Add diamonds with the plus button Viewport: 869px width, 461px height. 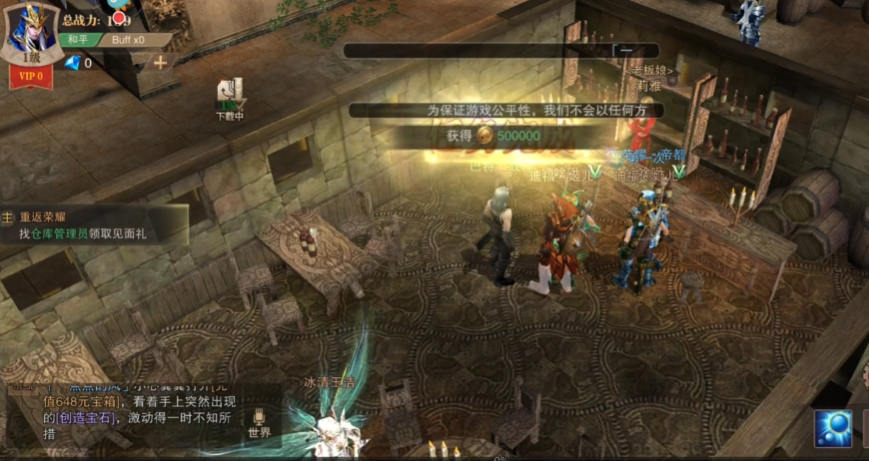pyautogui.click(x=159, y=62)
